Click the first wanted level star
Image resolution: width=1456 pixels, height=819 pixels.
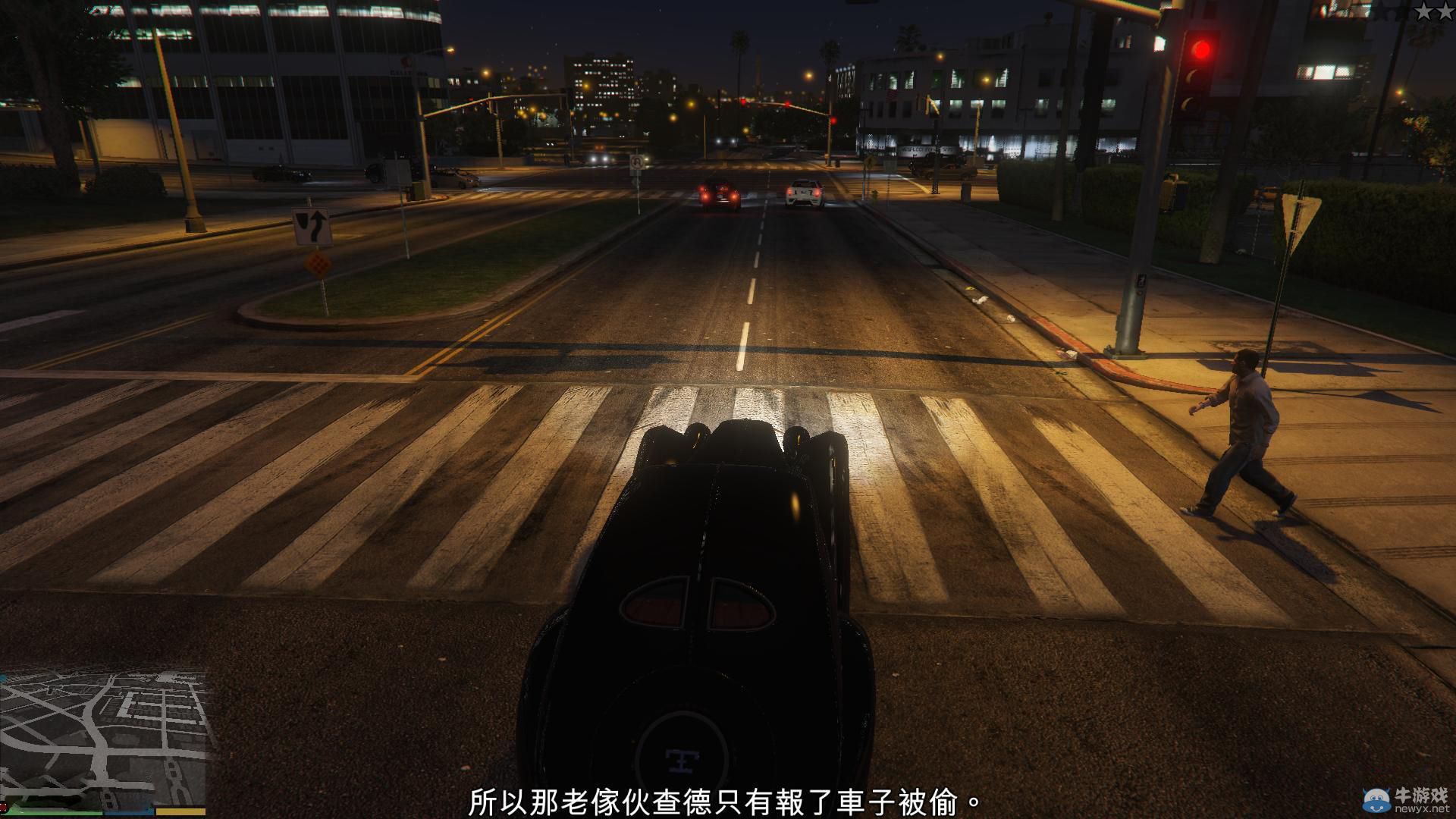pos(1424,11)
